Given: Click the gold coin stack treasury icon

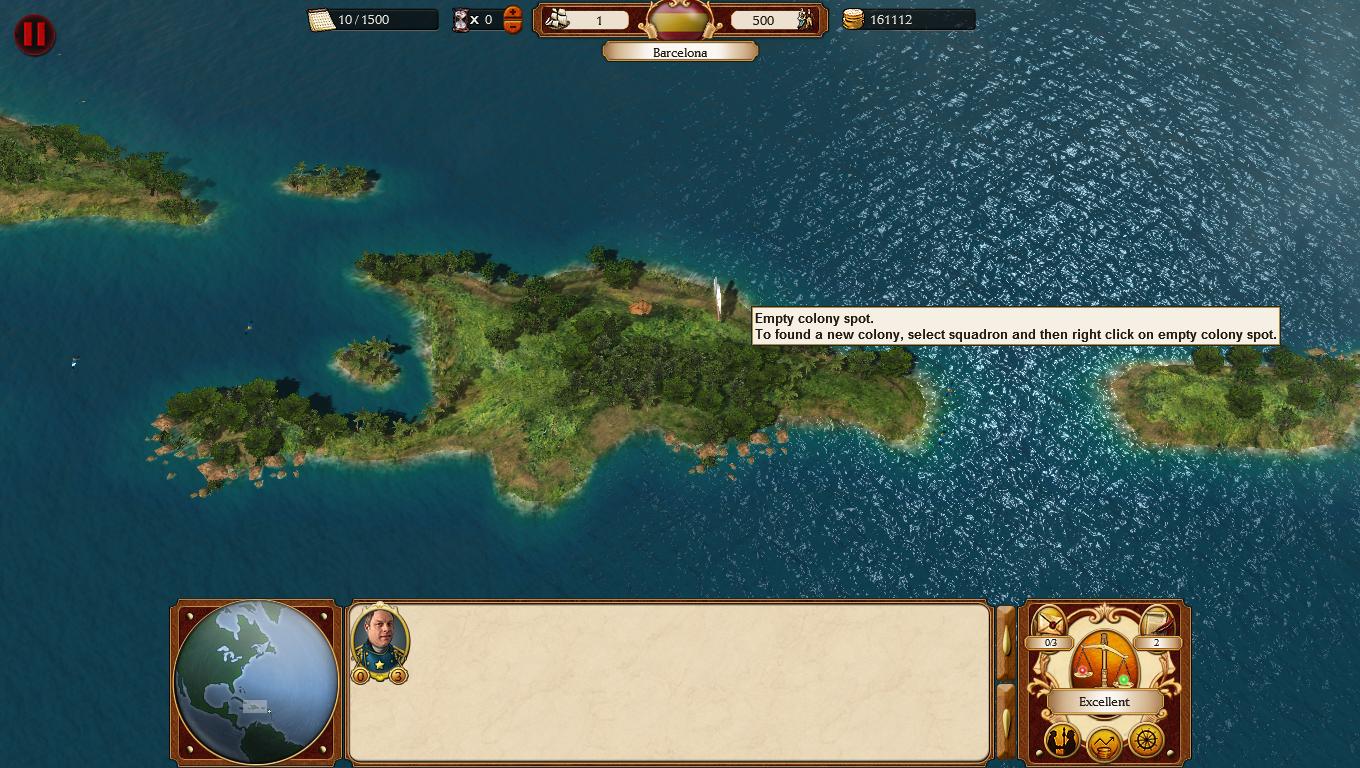Looking at the screenshot, I should (x=853, y=19).
